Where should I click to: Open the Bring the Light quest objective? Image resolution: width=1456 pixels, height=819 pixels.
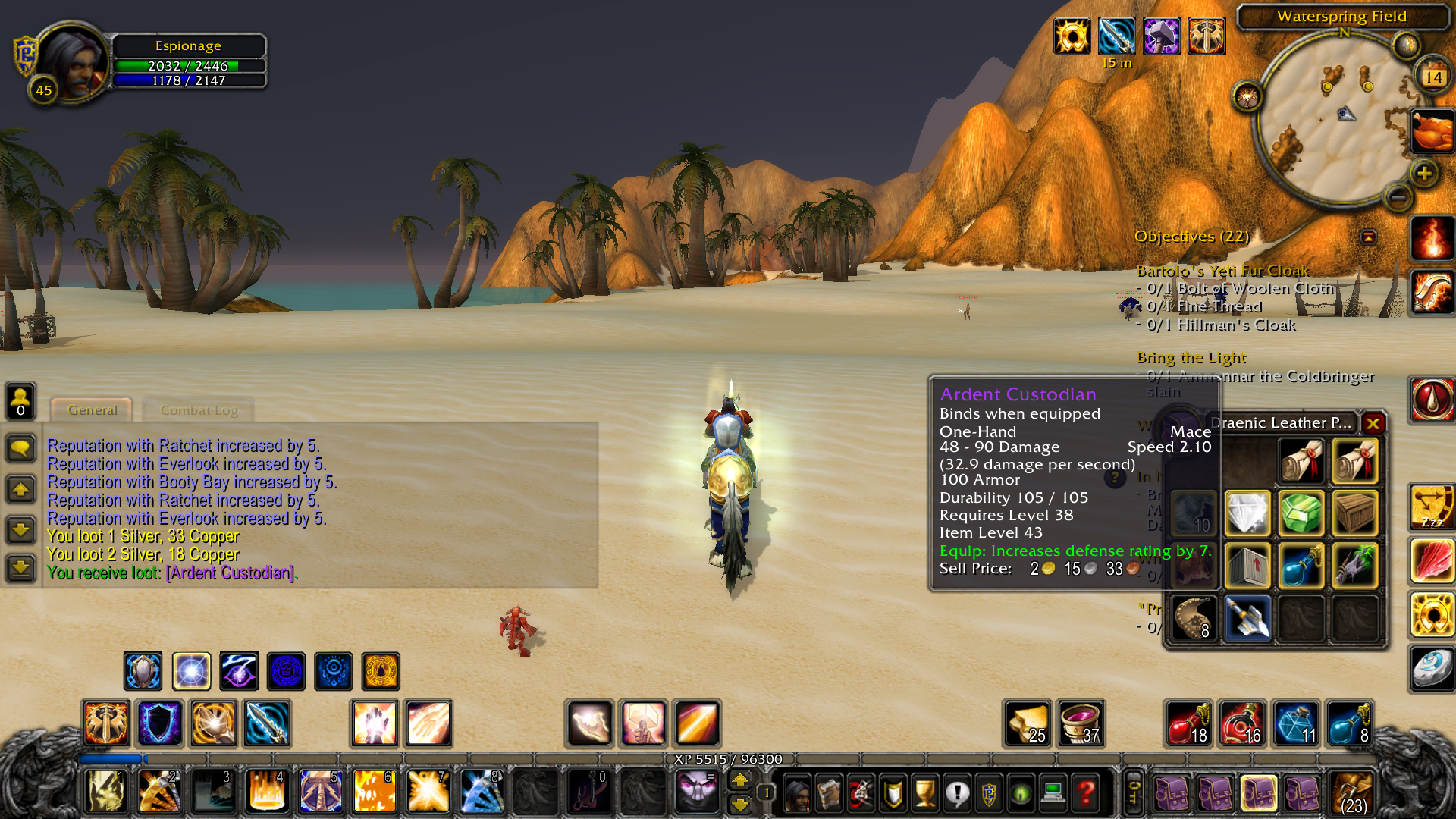1191,358
